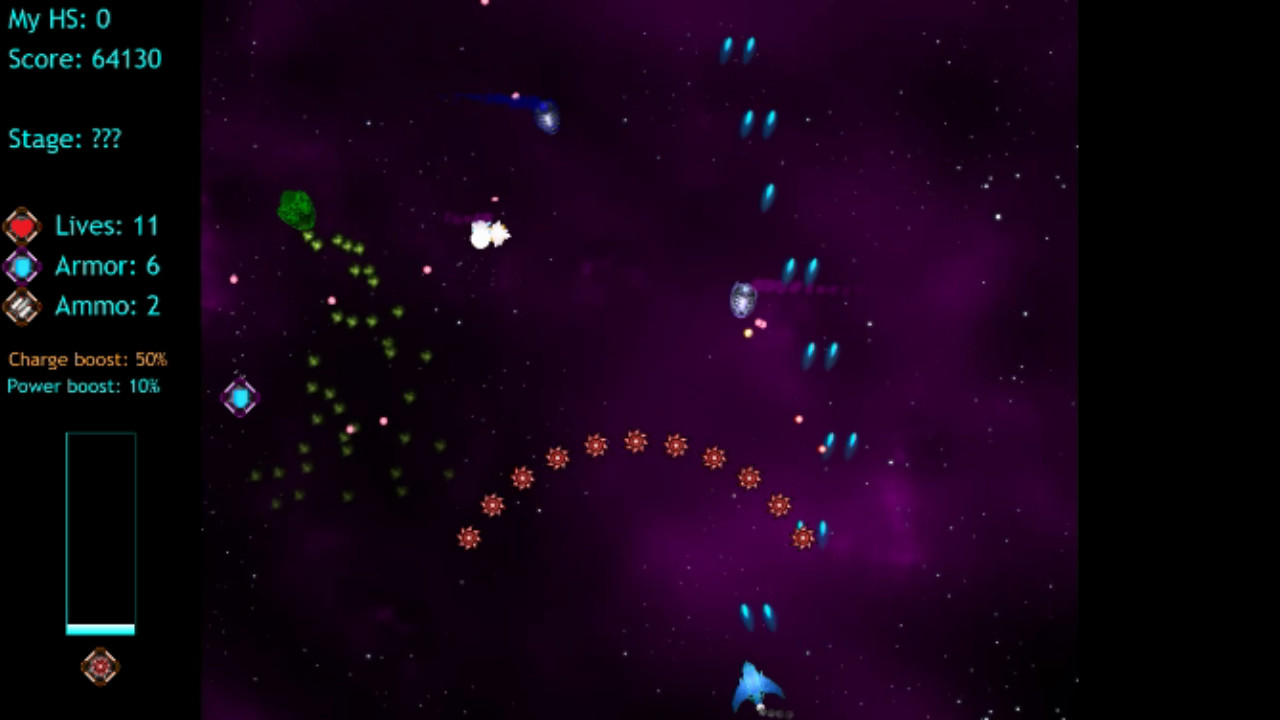Click the Stage: ??? label
This screenshot has width=1280, height=720.
pyautogui.click(x=64, y=139)
